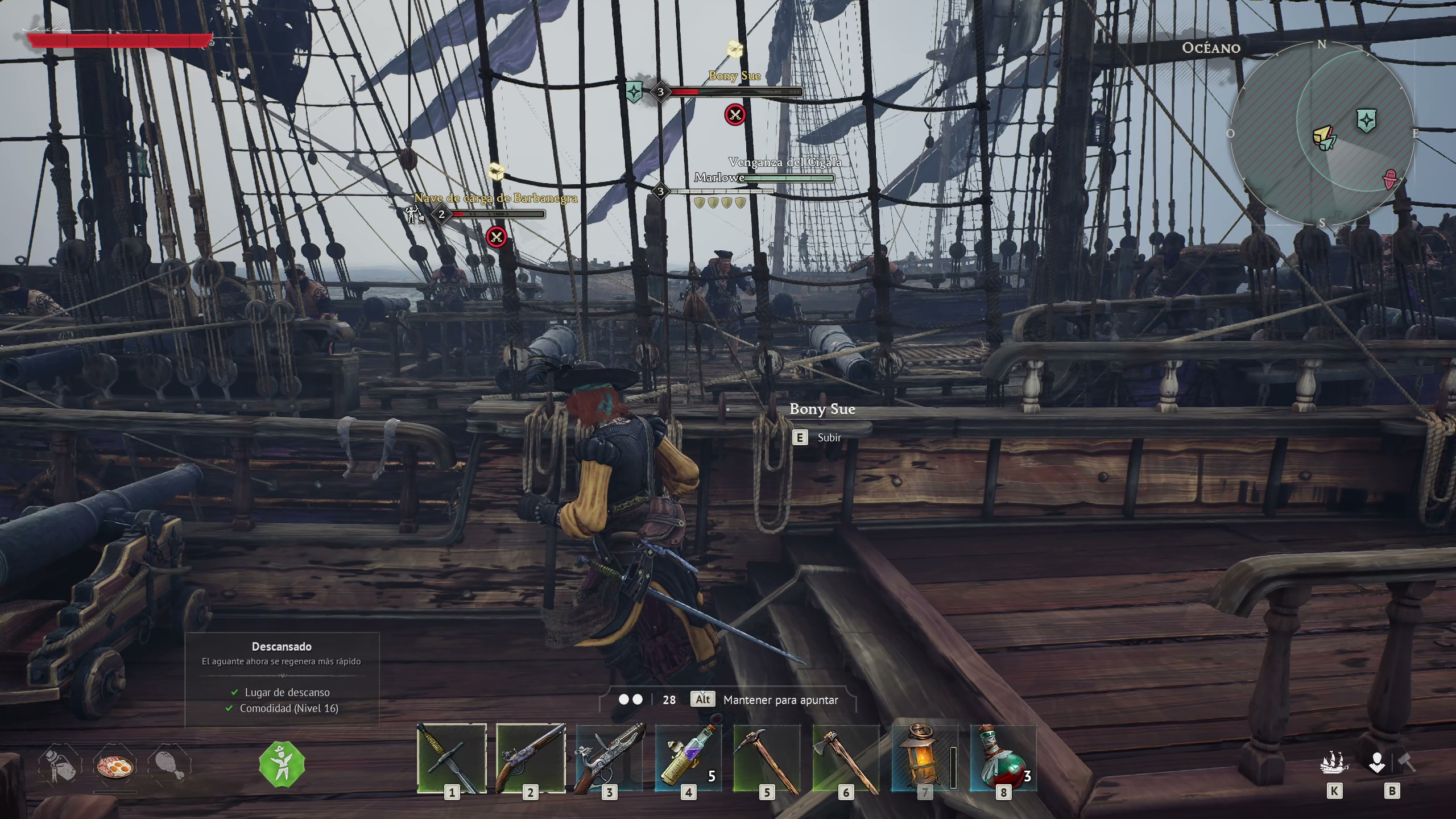Screen dimensions: 1456x819
Task: Select the sword in hotbar slot 1
Action: tap(452, 758)
